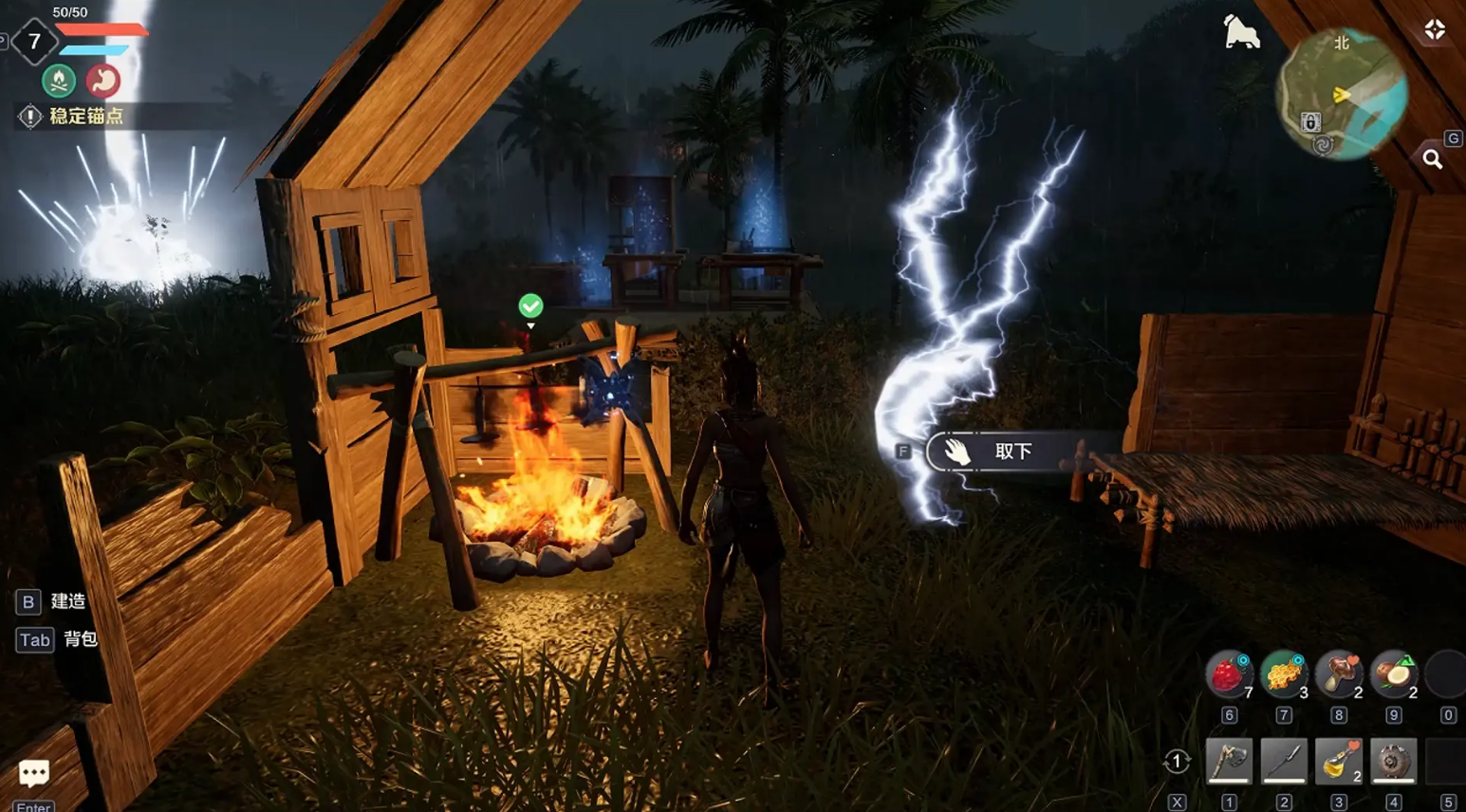
Task: Open the gorilla creature icon
Action: point(1241,32)
